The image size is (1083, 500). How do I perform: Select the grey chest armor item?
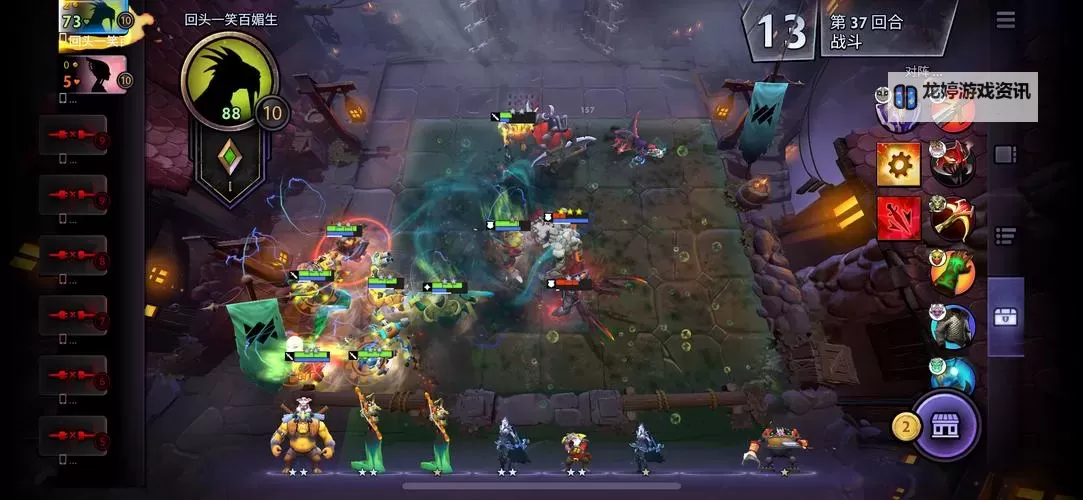click(951, 326)
